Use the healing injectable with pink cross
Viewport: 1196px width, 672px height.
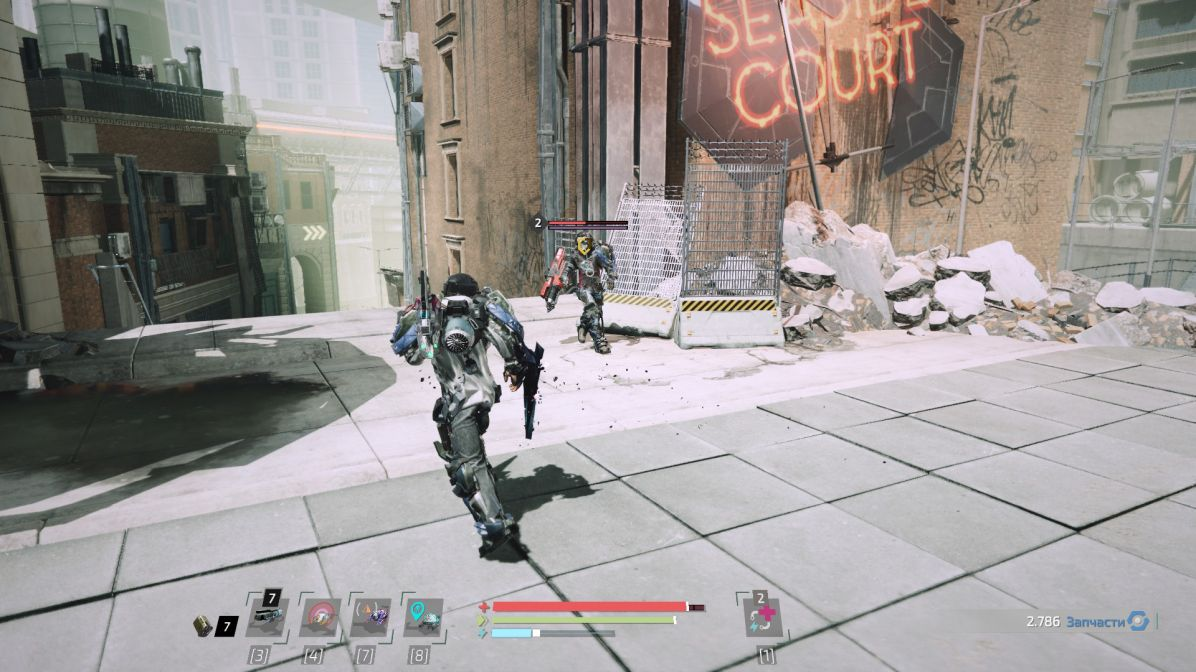point(765,619)
